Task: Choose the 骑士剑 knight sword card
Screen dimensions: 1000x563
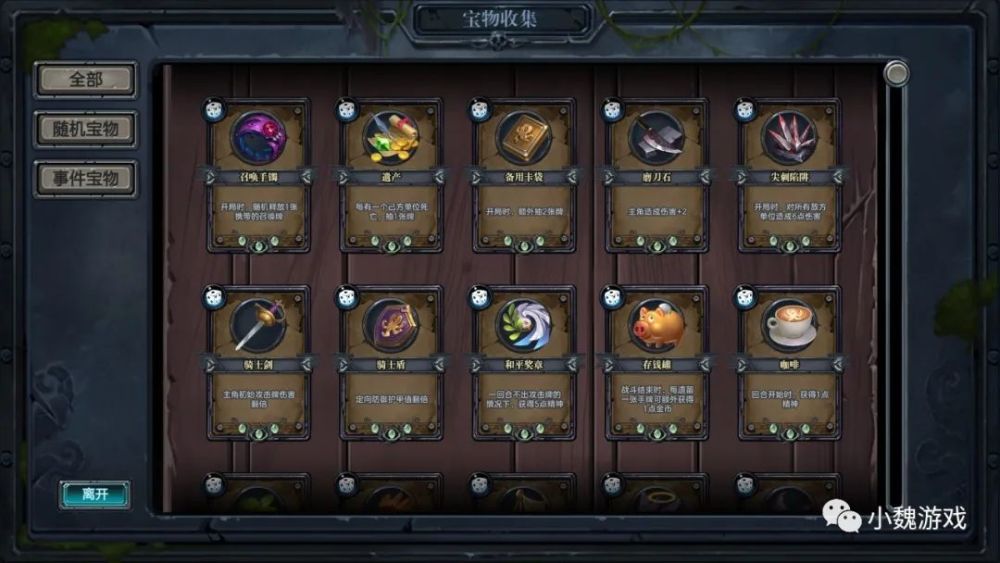Action: pyautogui.click(x=258, y=362)
